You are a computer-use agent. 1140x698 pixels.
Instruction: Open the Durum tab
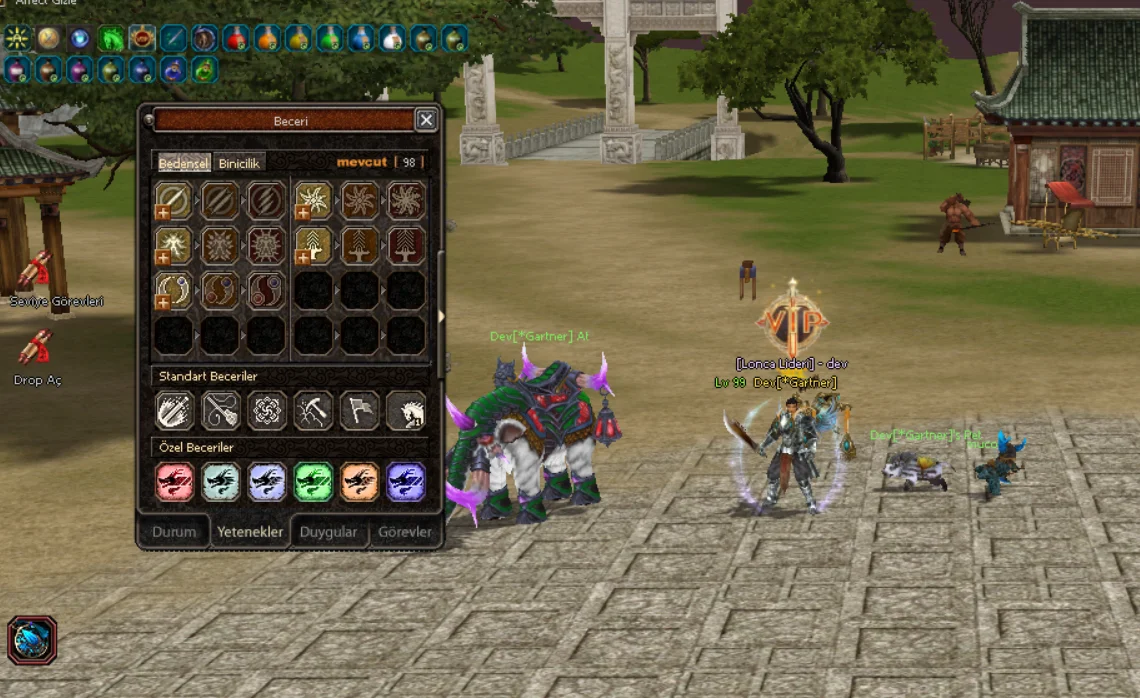point(174,532)
